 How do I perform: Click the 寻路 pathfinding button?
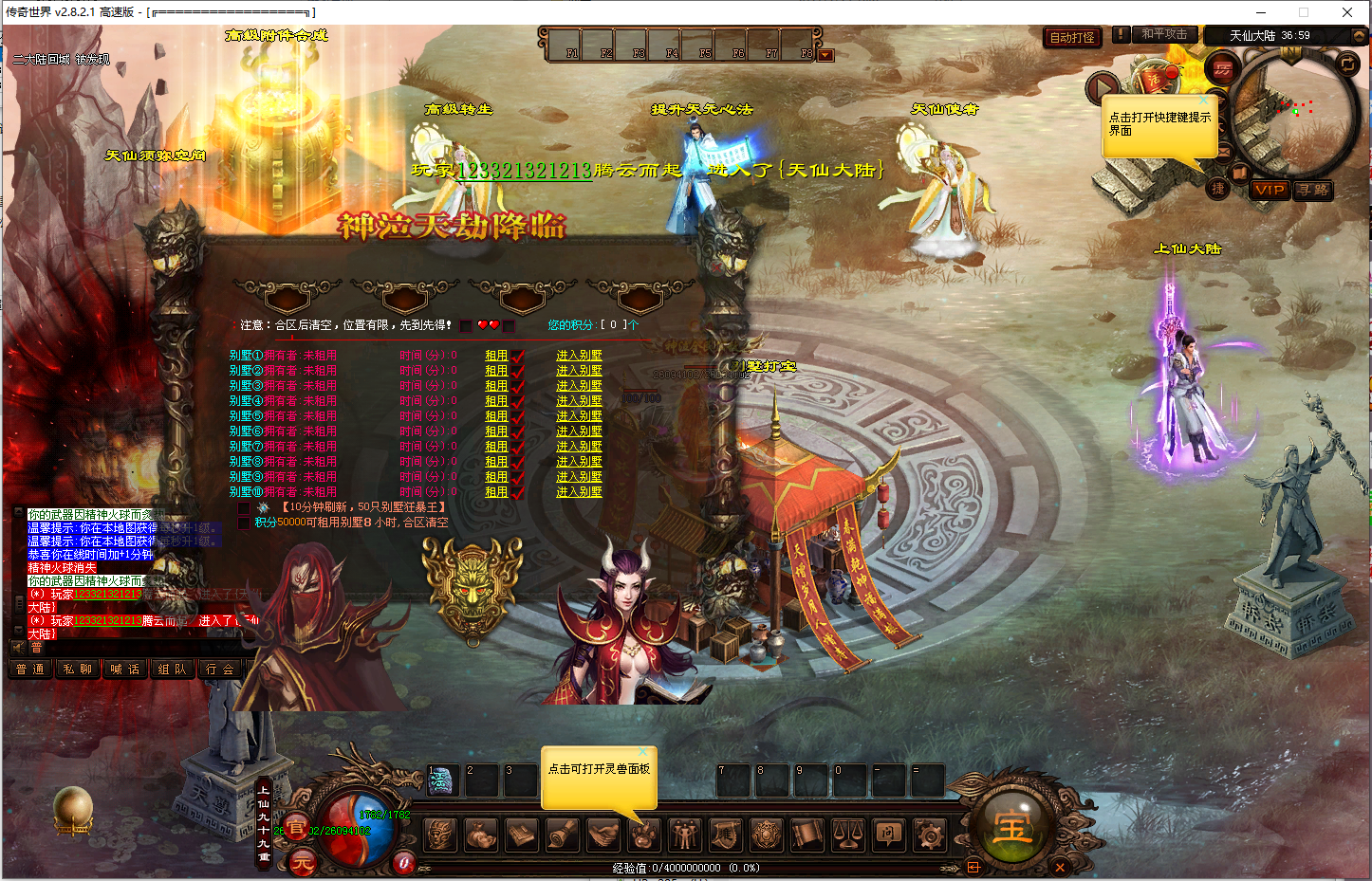(1314, 190)
